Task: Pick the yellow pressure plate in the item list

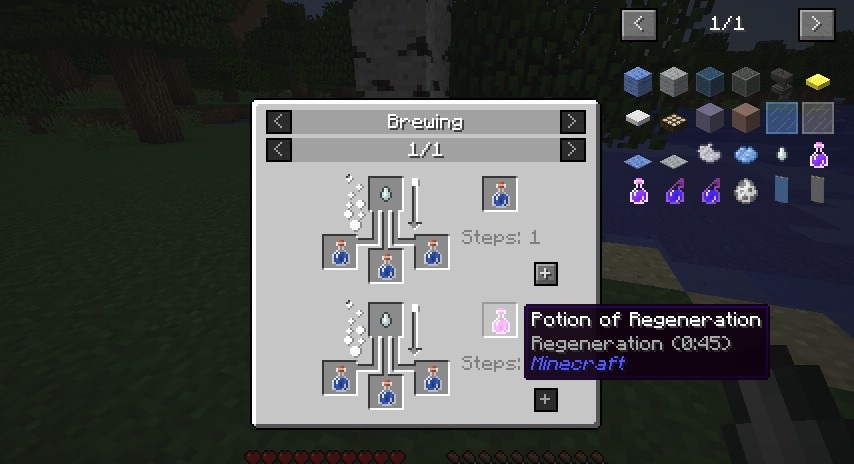Action: coord(818,82)
